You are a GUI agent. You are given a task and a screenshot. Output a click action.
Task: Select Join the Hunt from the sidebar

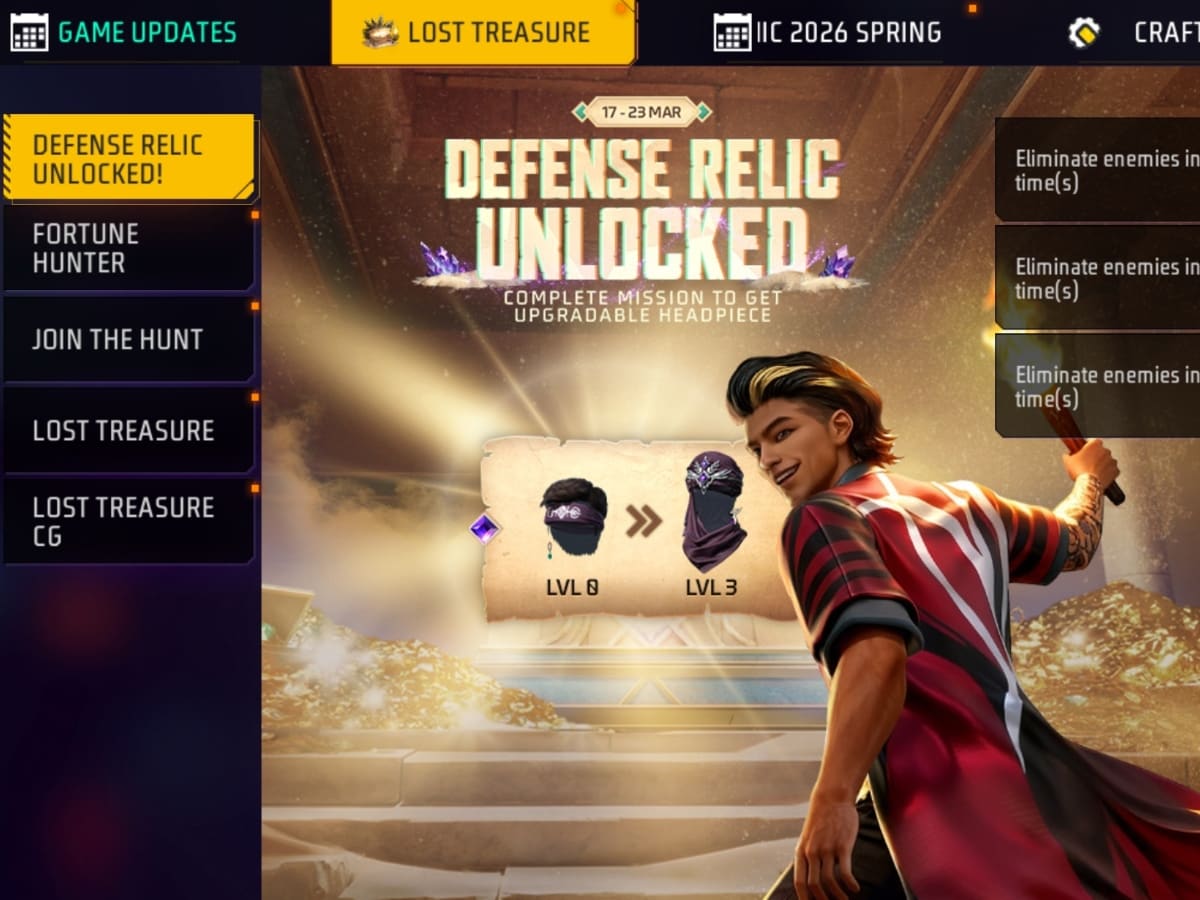pyautogui.click(x=128, y=339)
